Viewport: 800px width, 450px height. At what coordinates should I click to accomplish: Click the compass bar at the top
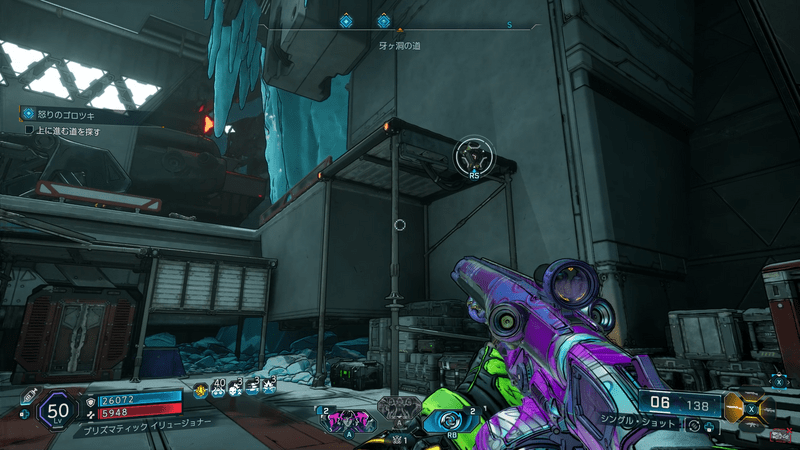[x=400, y=21]
